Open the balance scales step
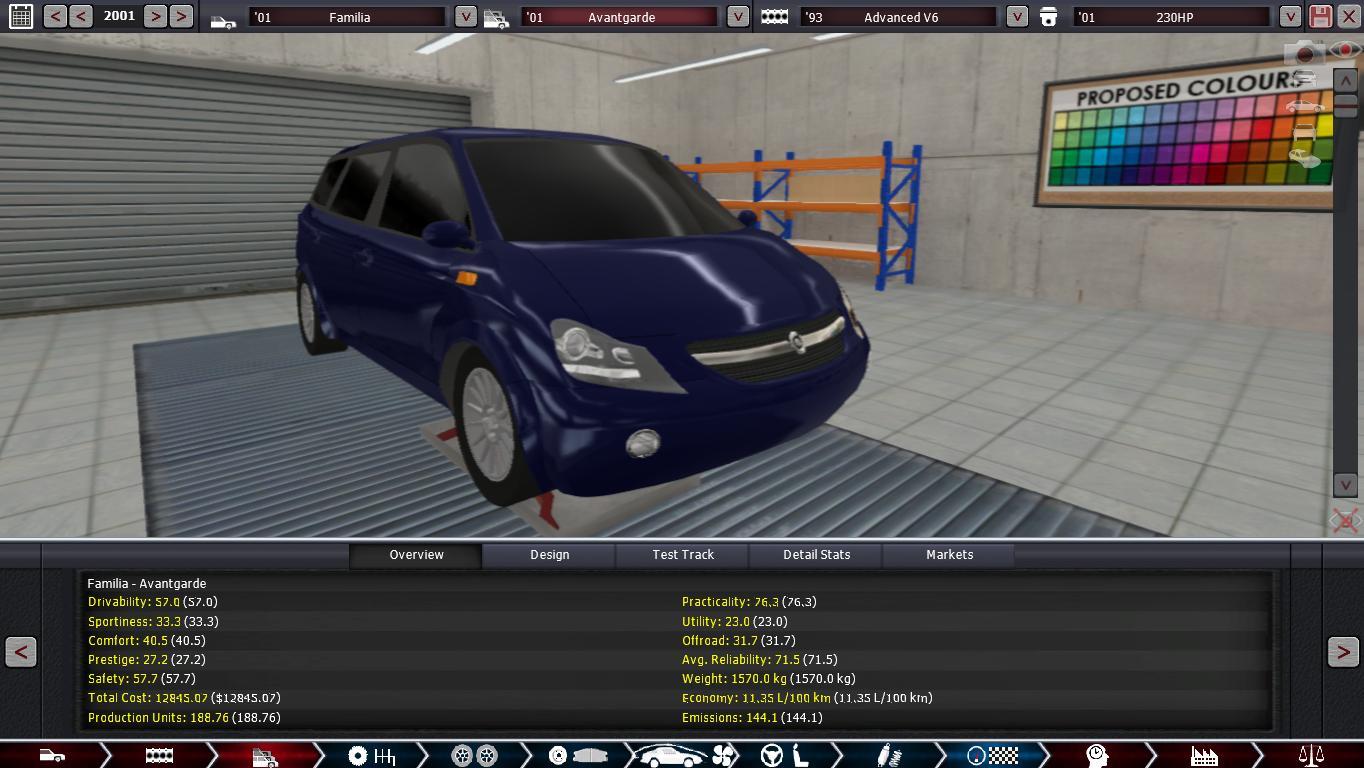Viewport: 1364px width, 768px height. [1310, 755]
